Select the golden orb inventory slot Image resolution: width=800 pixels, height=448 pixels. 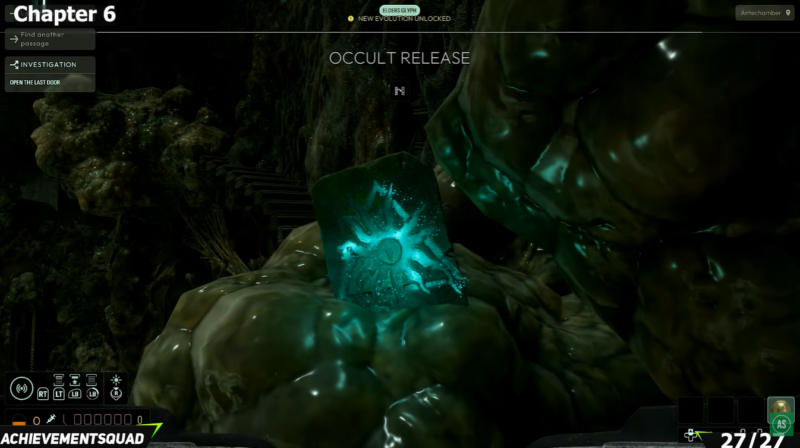click(x=780, y=407)
